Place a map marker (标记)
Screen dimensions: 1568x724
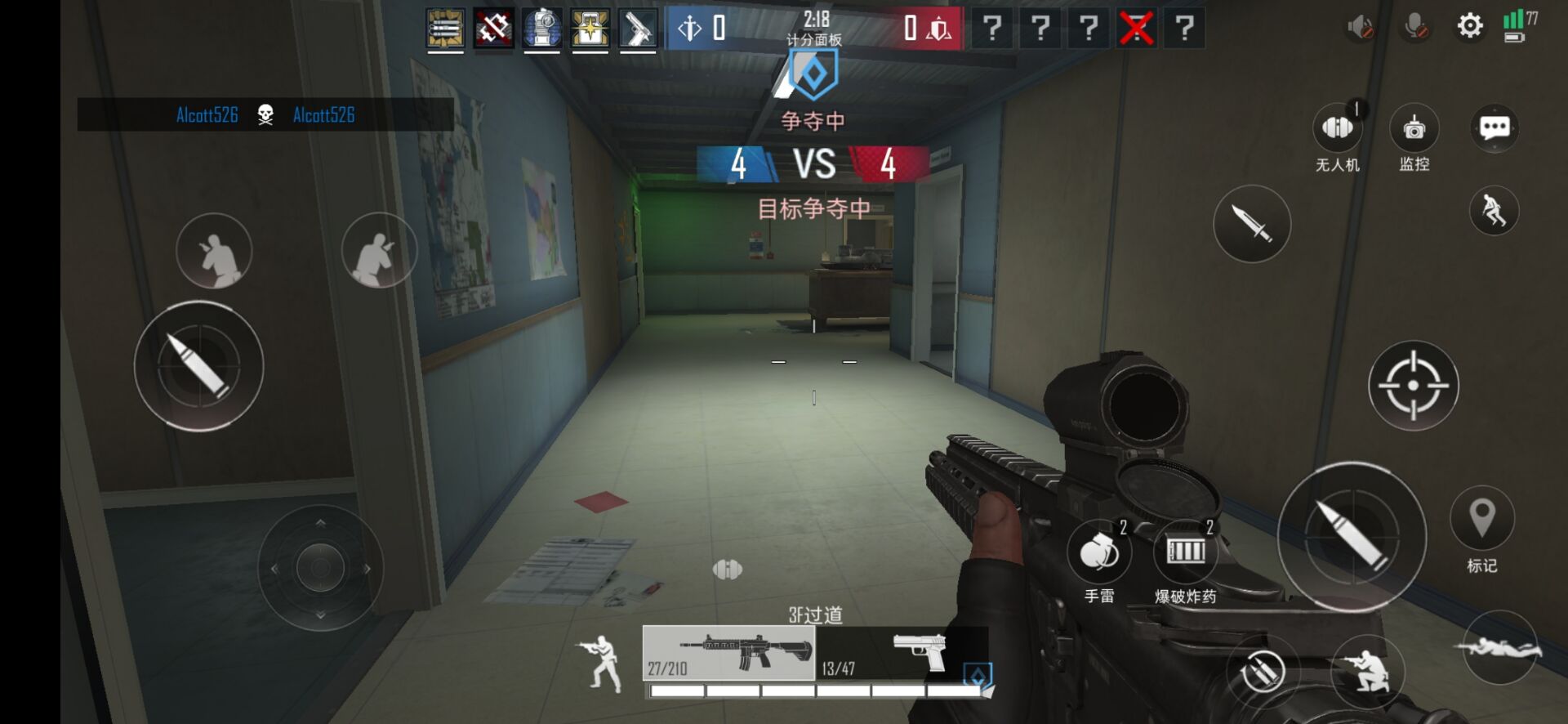tap(1481, 518)
